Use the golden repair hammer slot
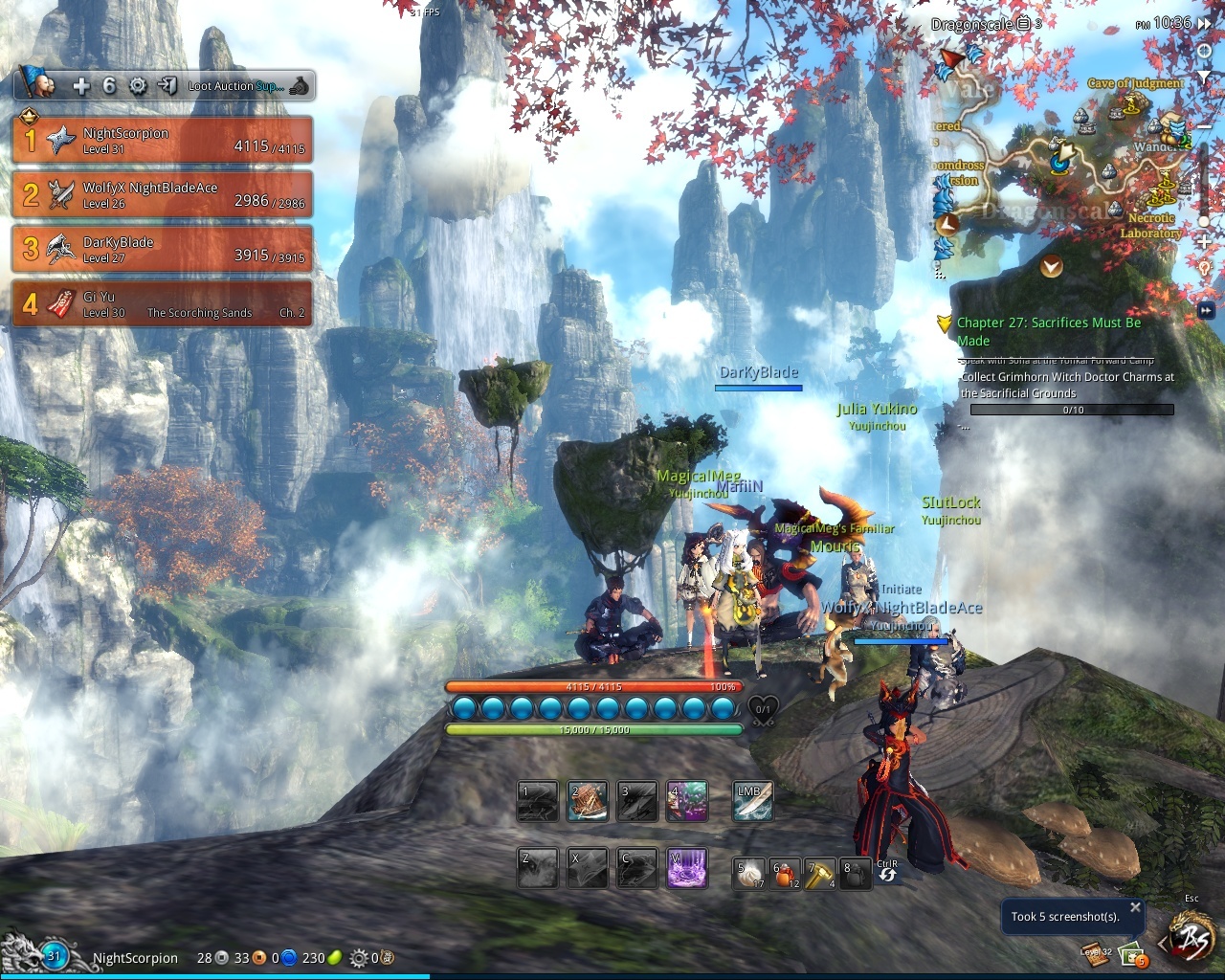The height and width of the screenshot is (980, 1225). (x=820, y=873)
